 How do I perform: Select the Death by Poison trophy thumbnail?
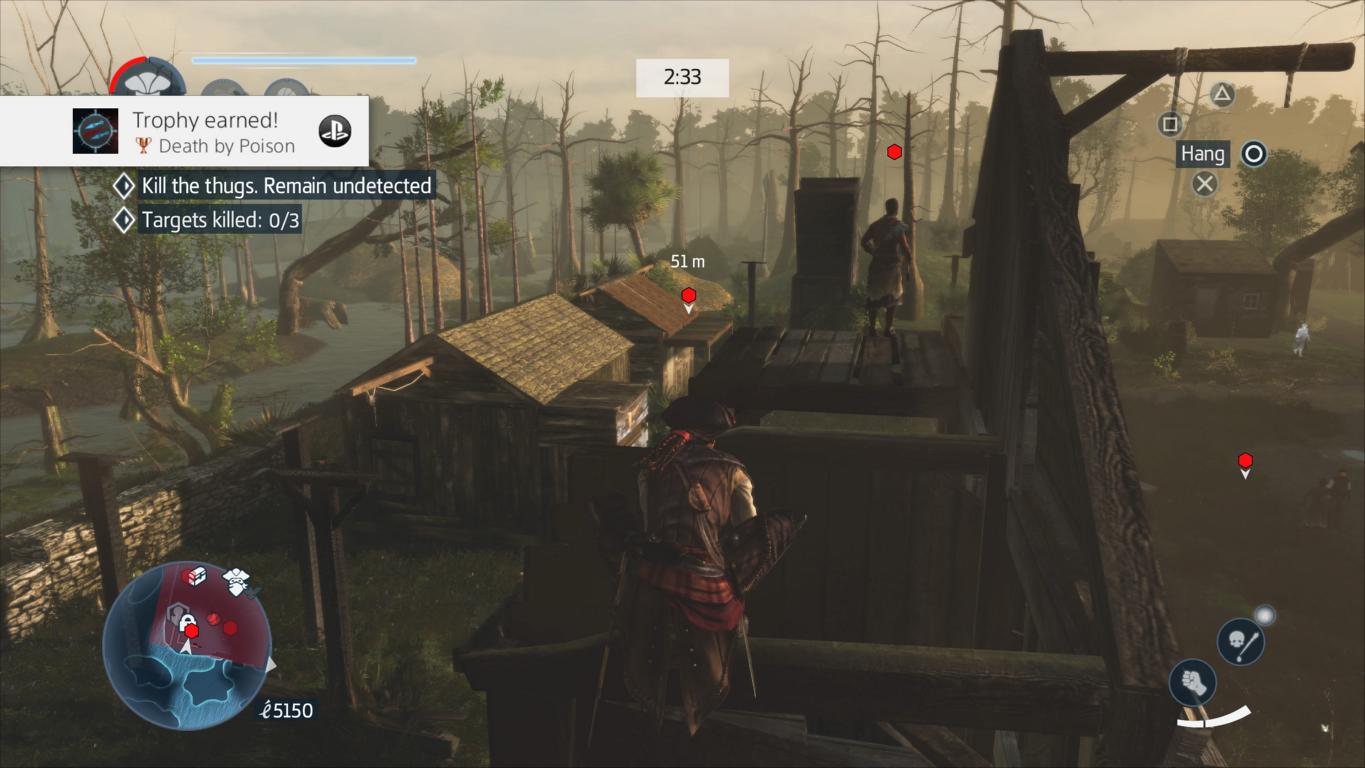point(96,131)
